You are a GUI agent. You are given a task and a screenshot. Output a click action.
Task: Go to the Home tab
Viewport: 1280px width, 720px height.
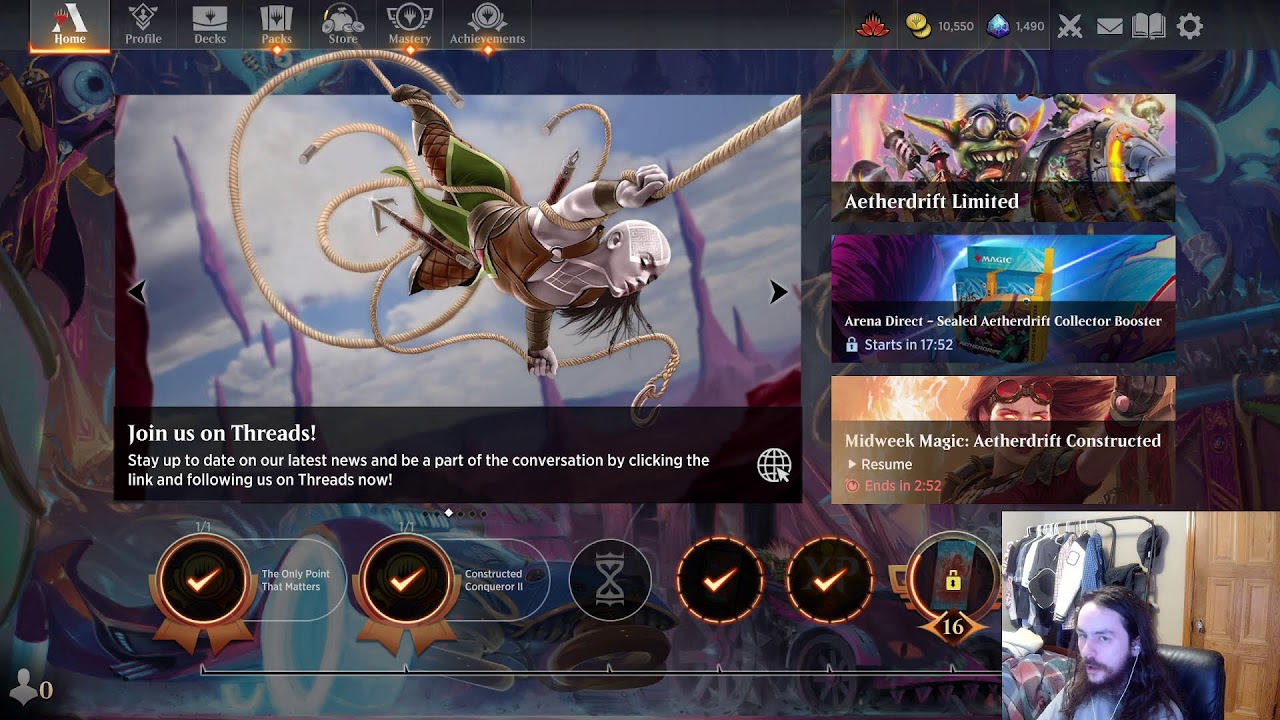[69, 25]
